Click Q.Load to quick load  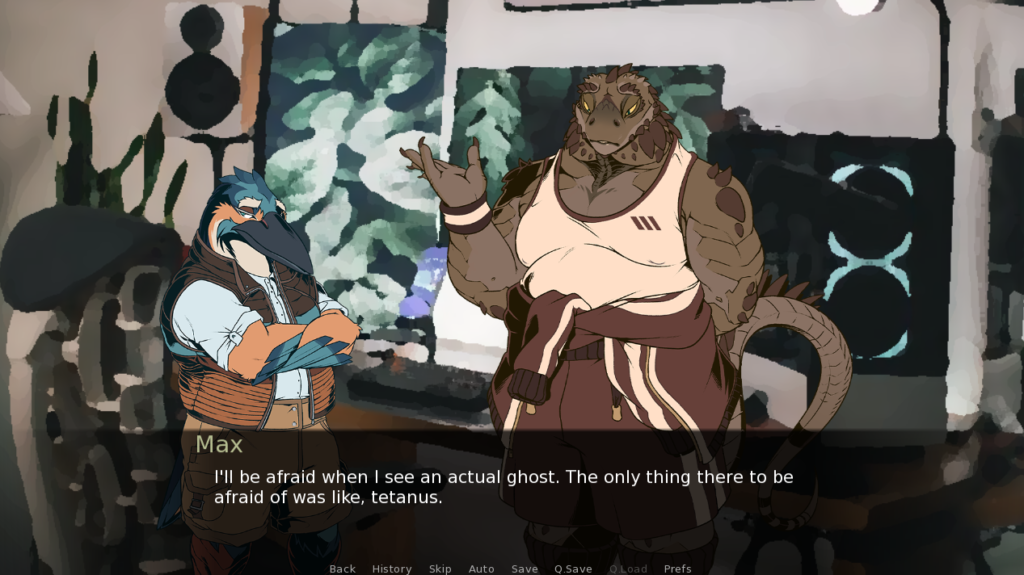[628, 569]
